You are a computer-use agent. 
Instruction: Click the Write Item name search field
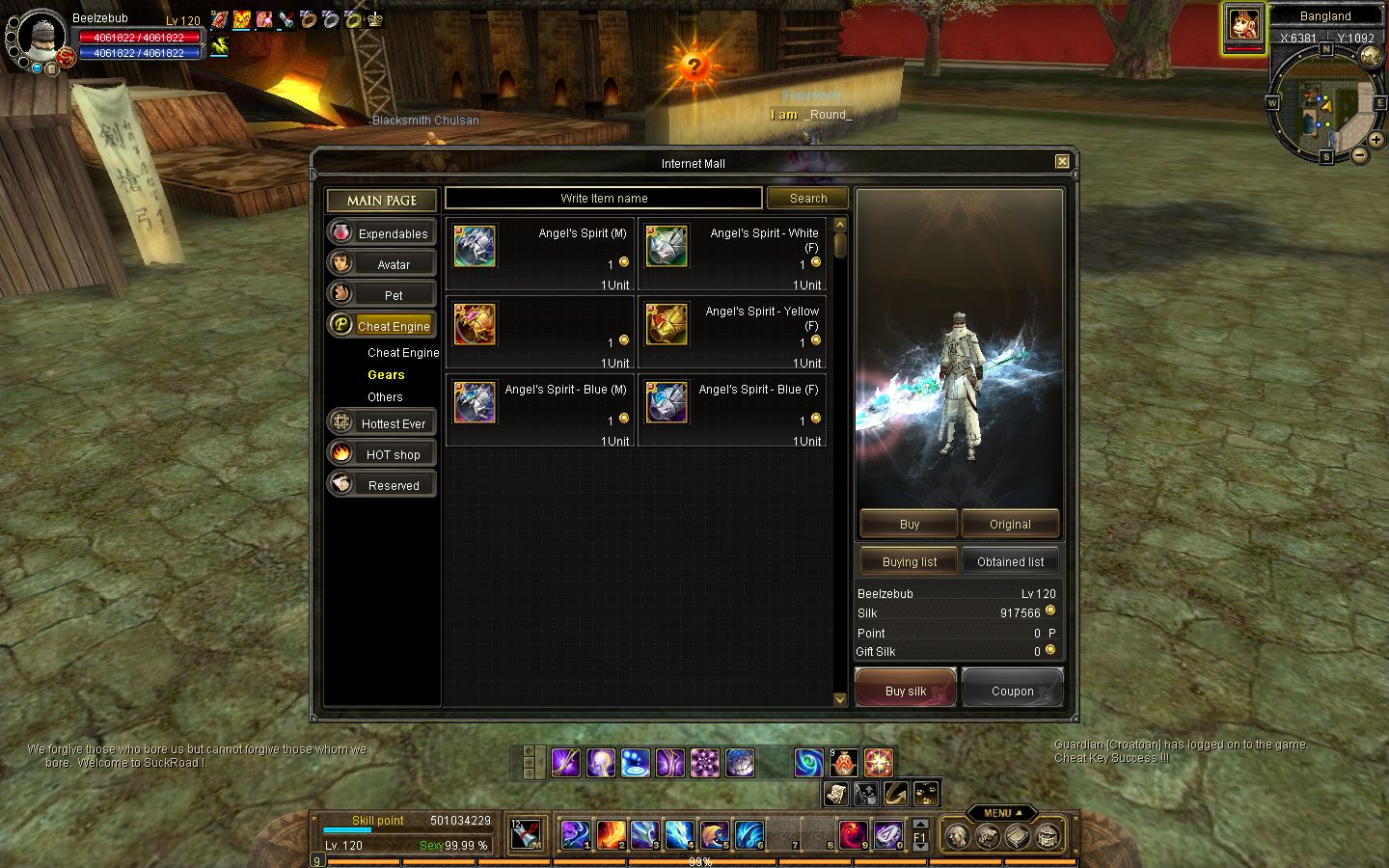604,199
